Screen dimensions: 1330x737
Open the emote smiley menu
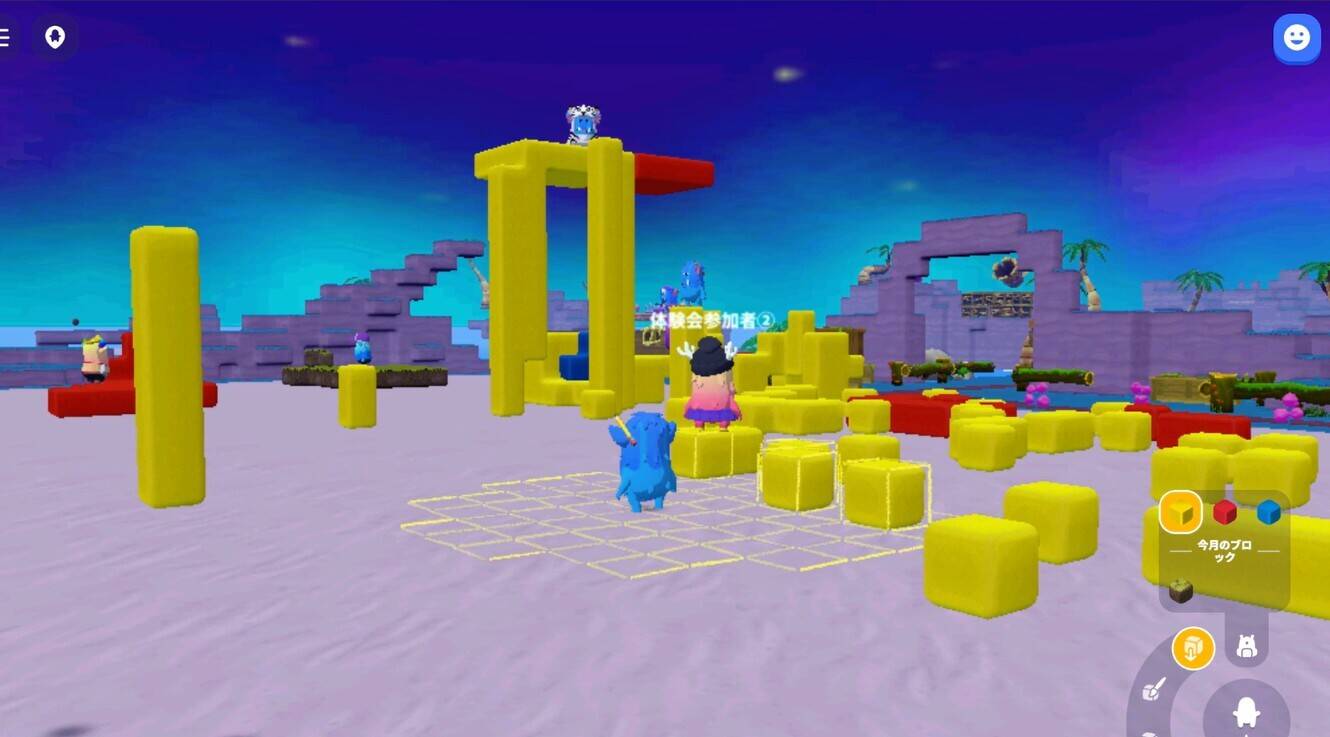pyautogui.click(x=1296, y=37)
